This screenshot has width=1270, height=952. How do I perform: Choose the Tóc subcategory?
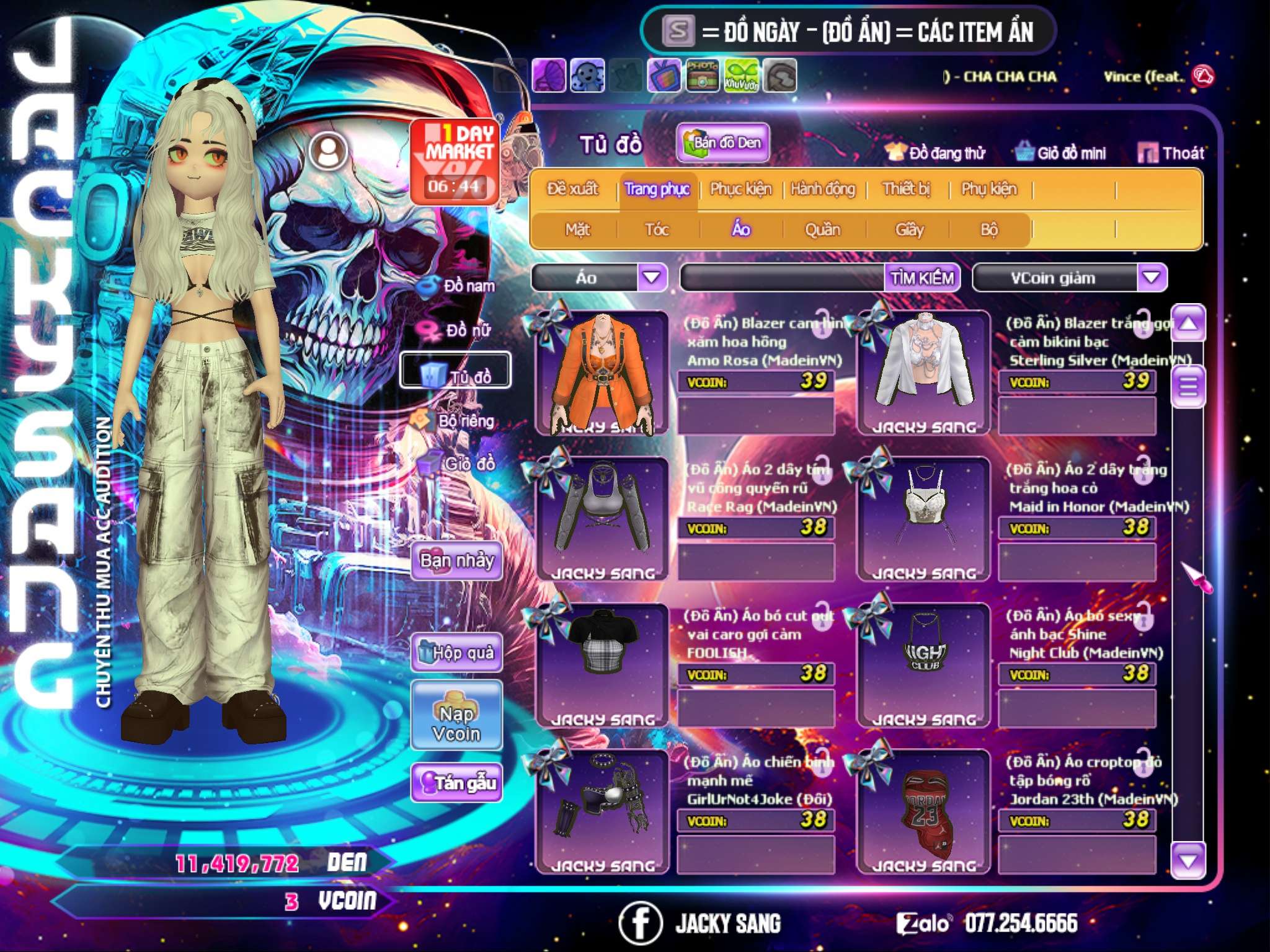click(x=657, y=230)
